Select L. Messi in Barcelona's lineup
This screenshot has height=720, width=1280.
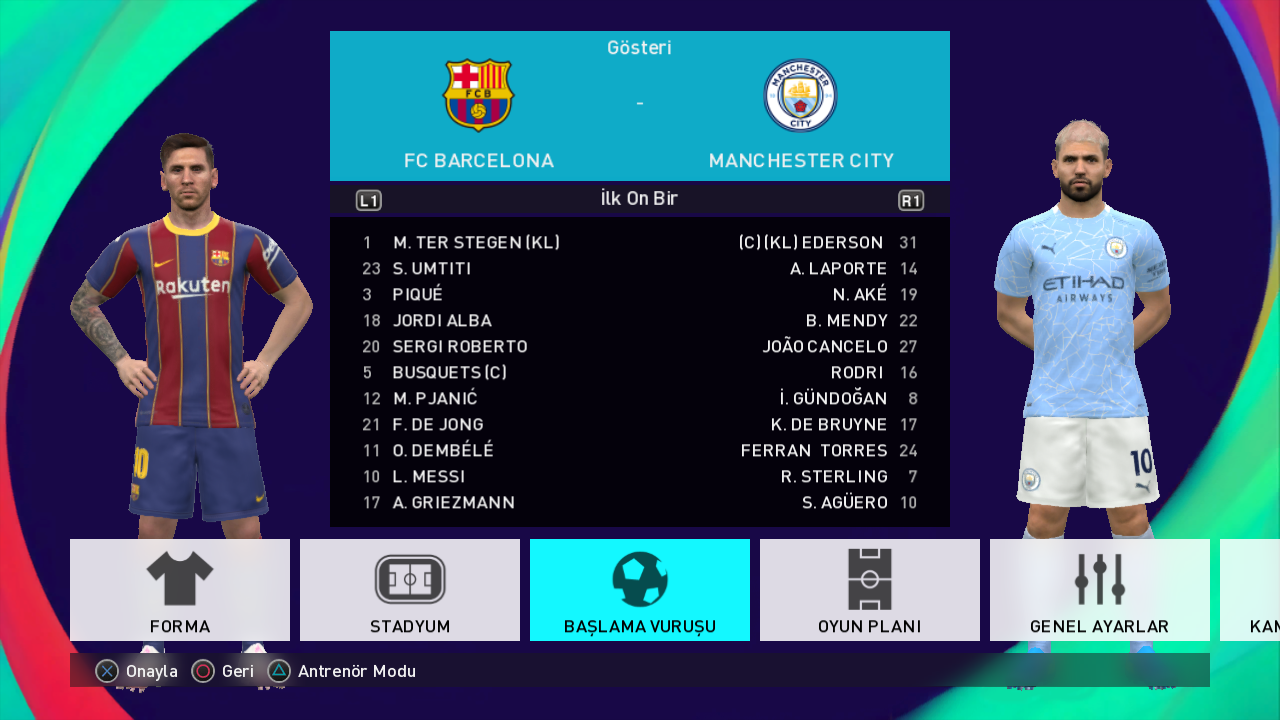pyautogui.click(x=429, y=477)
